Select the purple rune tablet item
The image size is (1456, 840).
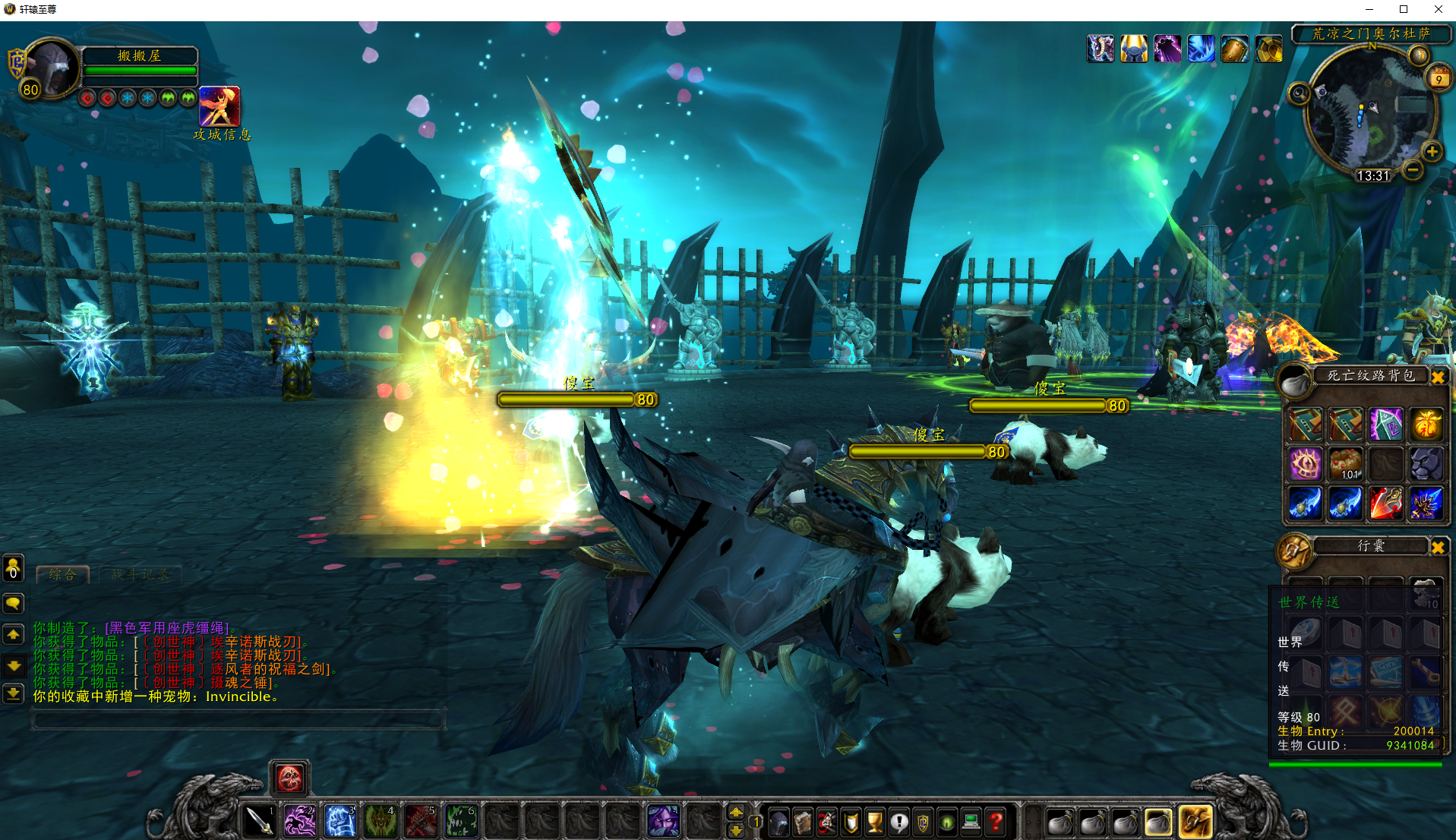(x=1385, y=424)
